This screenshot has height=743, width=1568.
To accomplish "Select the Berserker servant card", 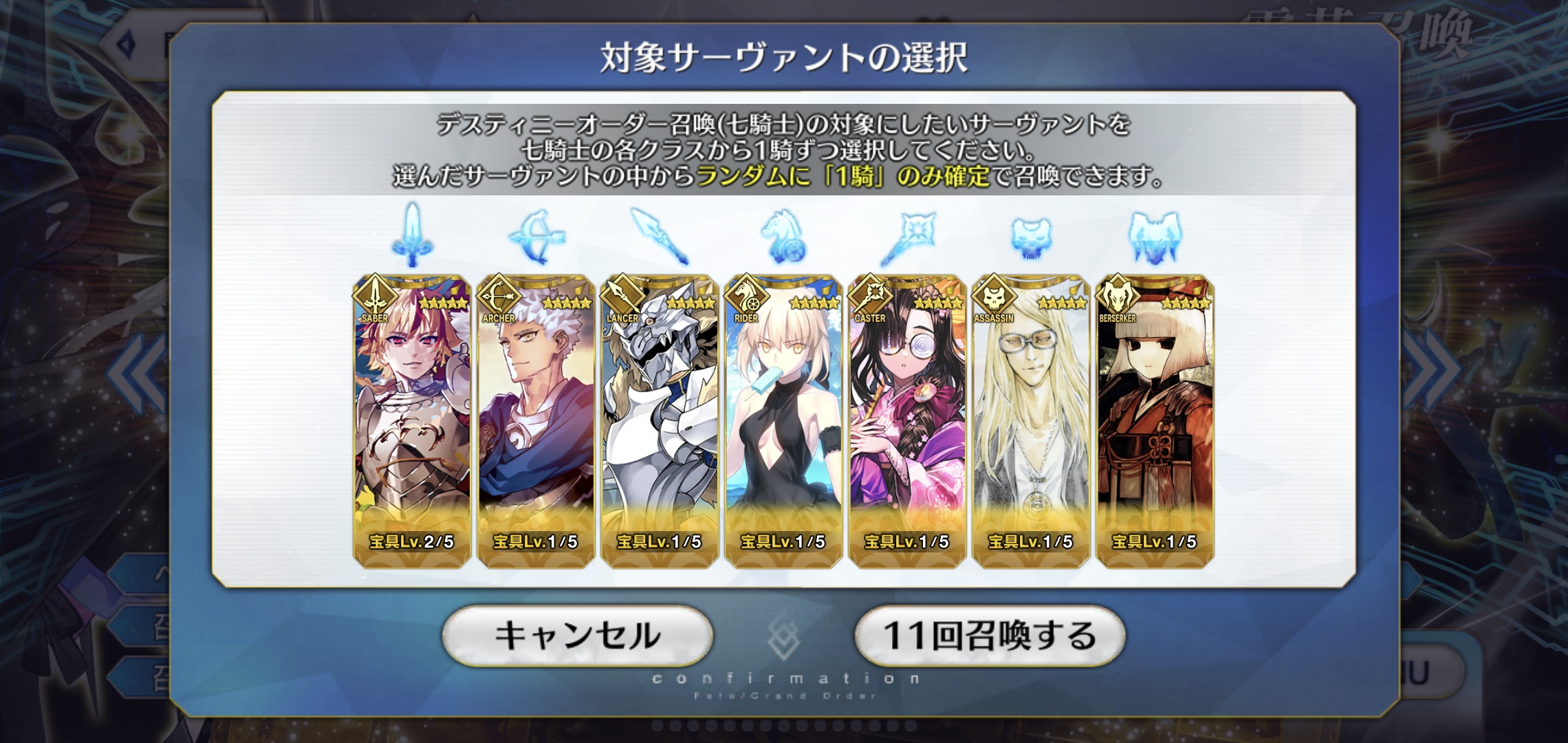I will click(1155, 421).
